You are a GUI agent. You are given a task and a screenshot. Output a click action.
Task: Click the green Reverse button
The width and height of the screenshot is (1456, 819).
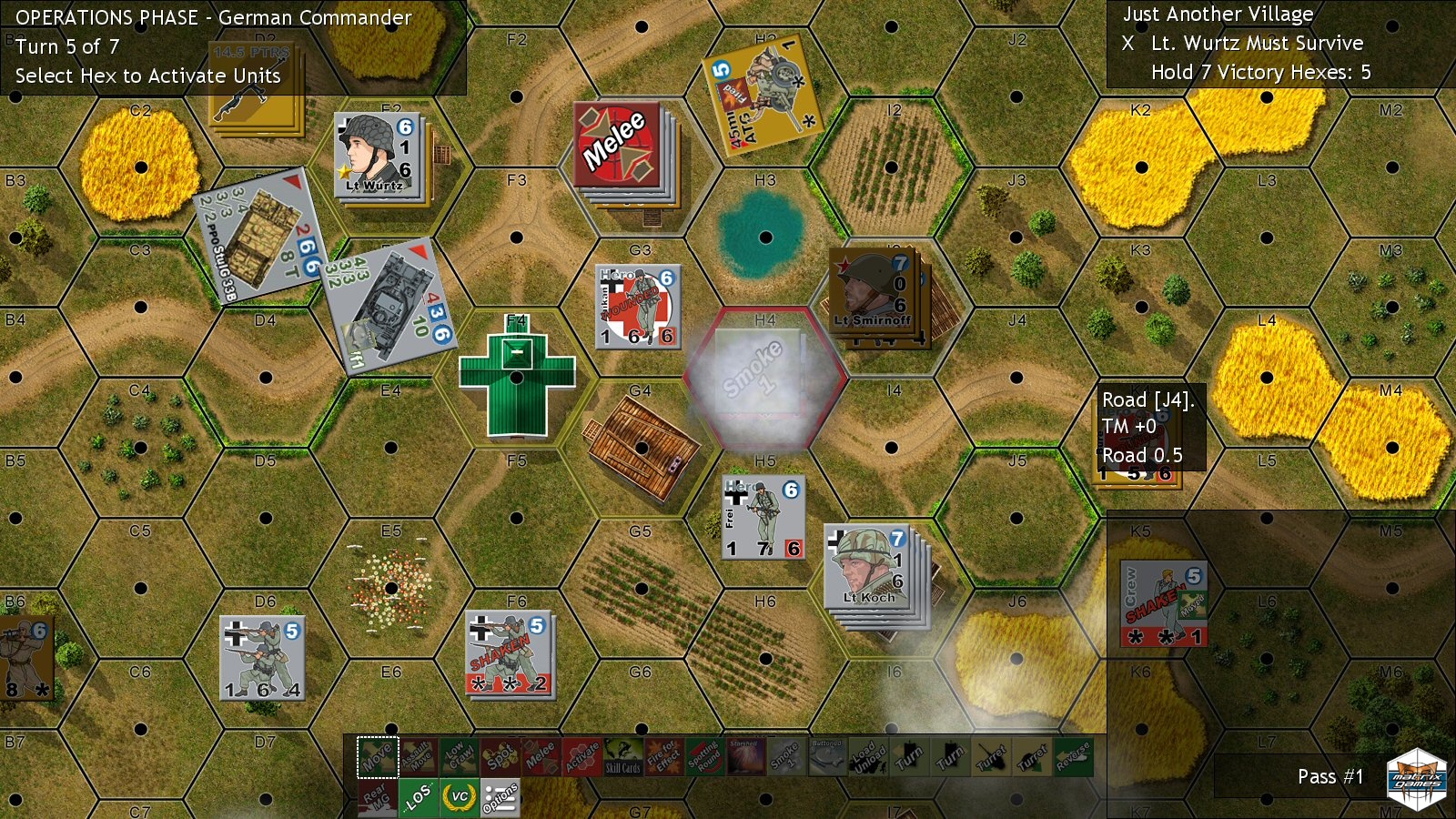click(x=1074, y=757)
